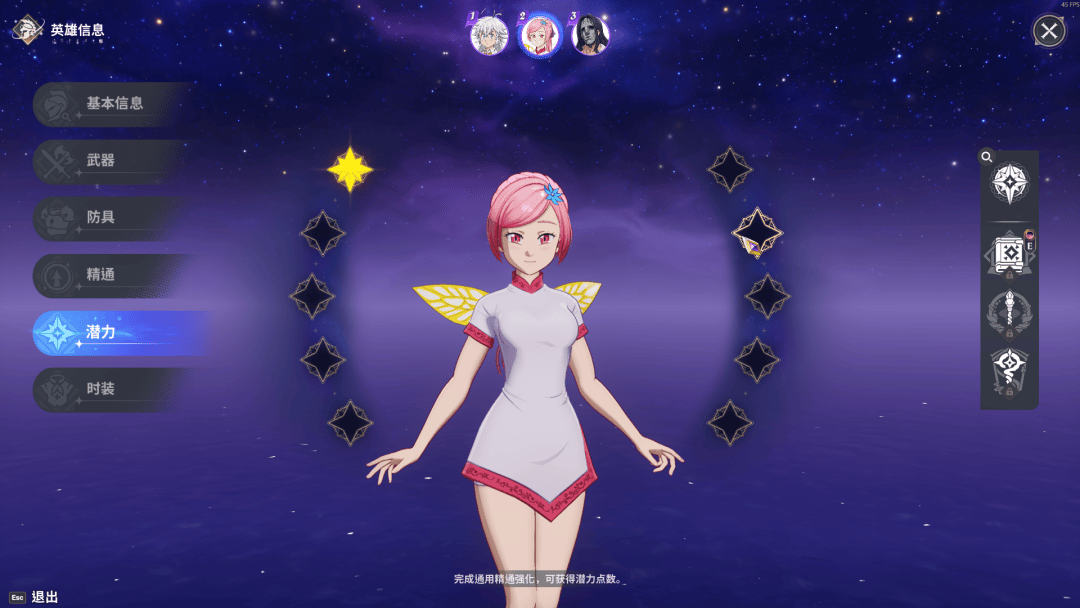The width and height of the screenshot is (1080, 608).
Task: Close the hero info screen with X
Action: point(1048,32)
